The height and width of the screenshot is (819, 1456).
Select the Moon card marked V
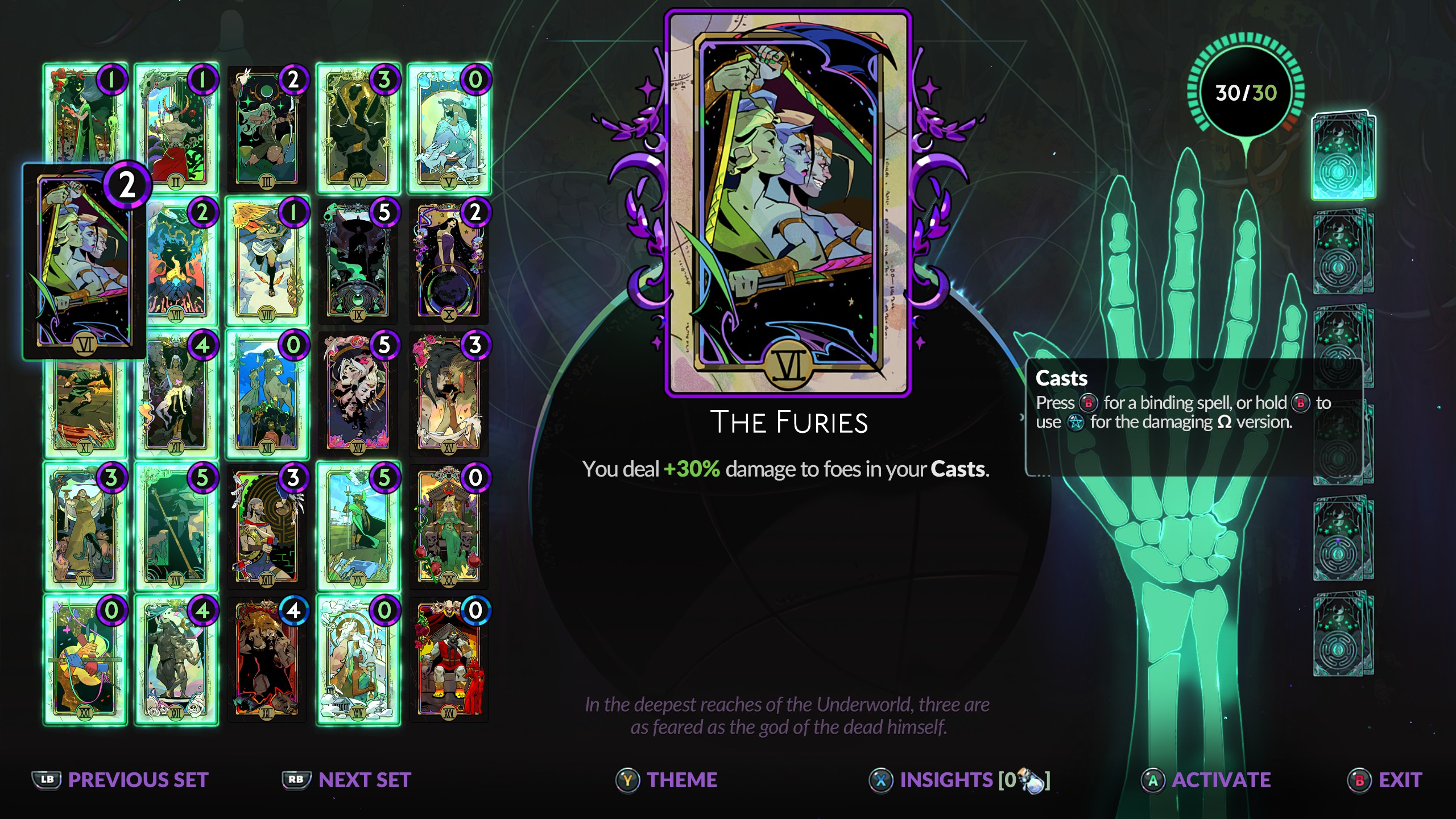pyautogui.click(x=449, y=128)
